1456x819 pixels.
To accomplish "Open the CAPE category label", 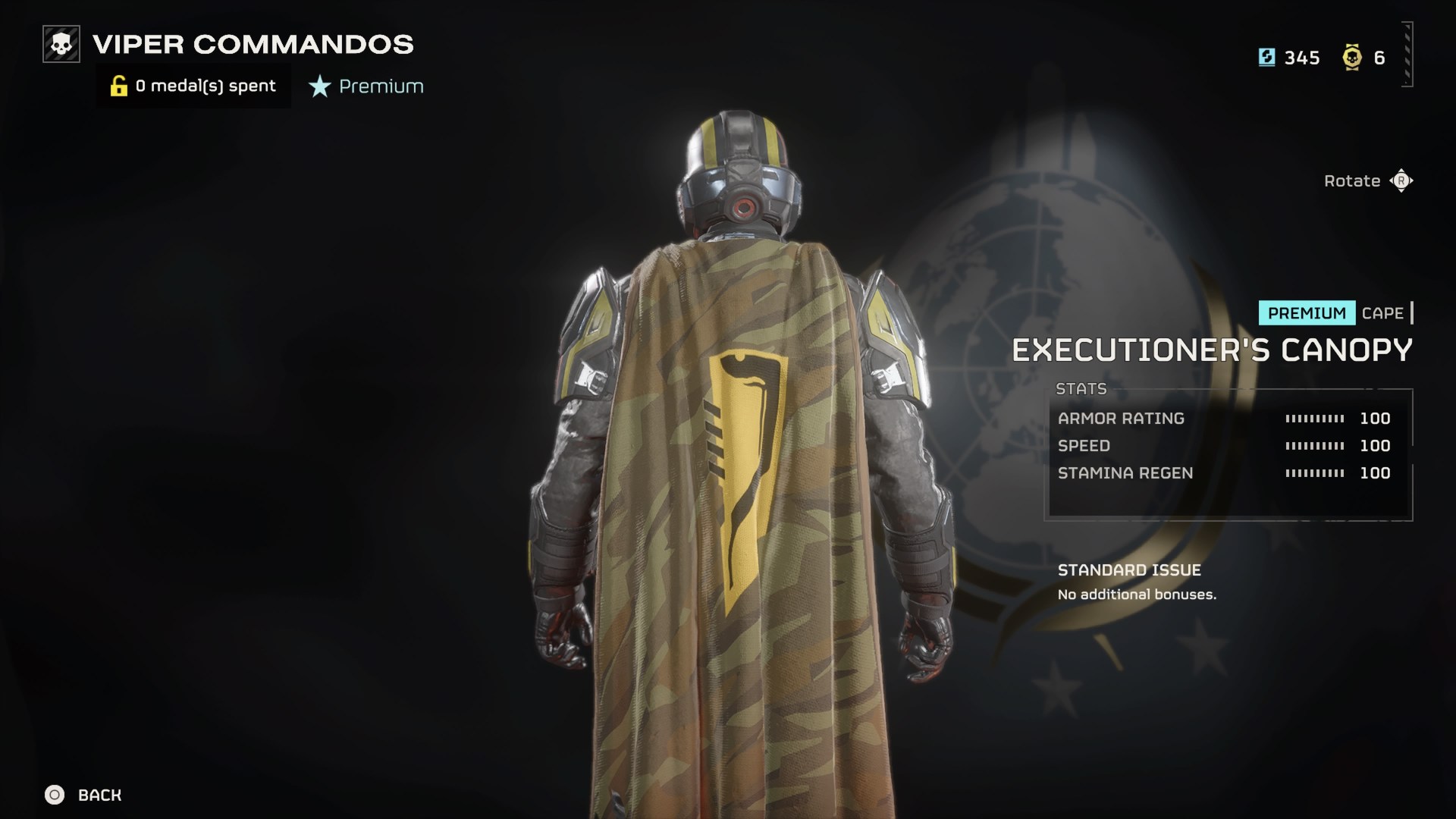I will point(1383,313).
